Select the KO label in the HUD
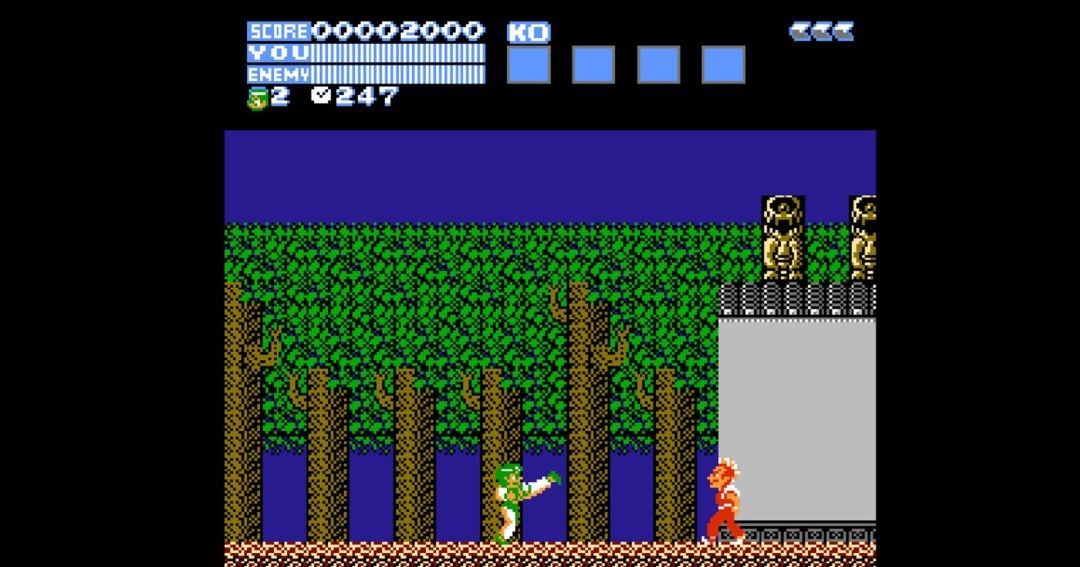This screenshot has width=1080, height=567. pos(528,33)
